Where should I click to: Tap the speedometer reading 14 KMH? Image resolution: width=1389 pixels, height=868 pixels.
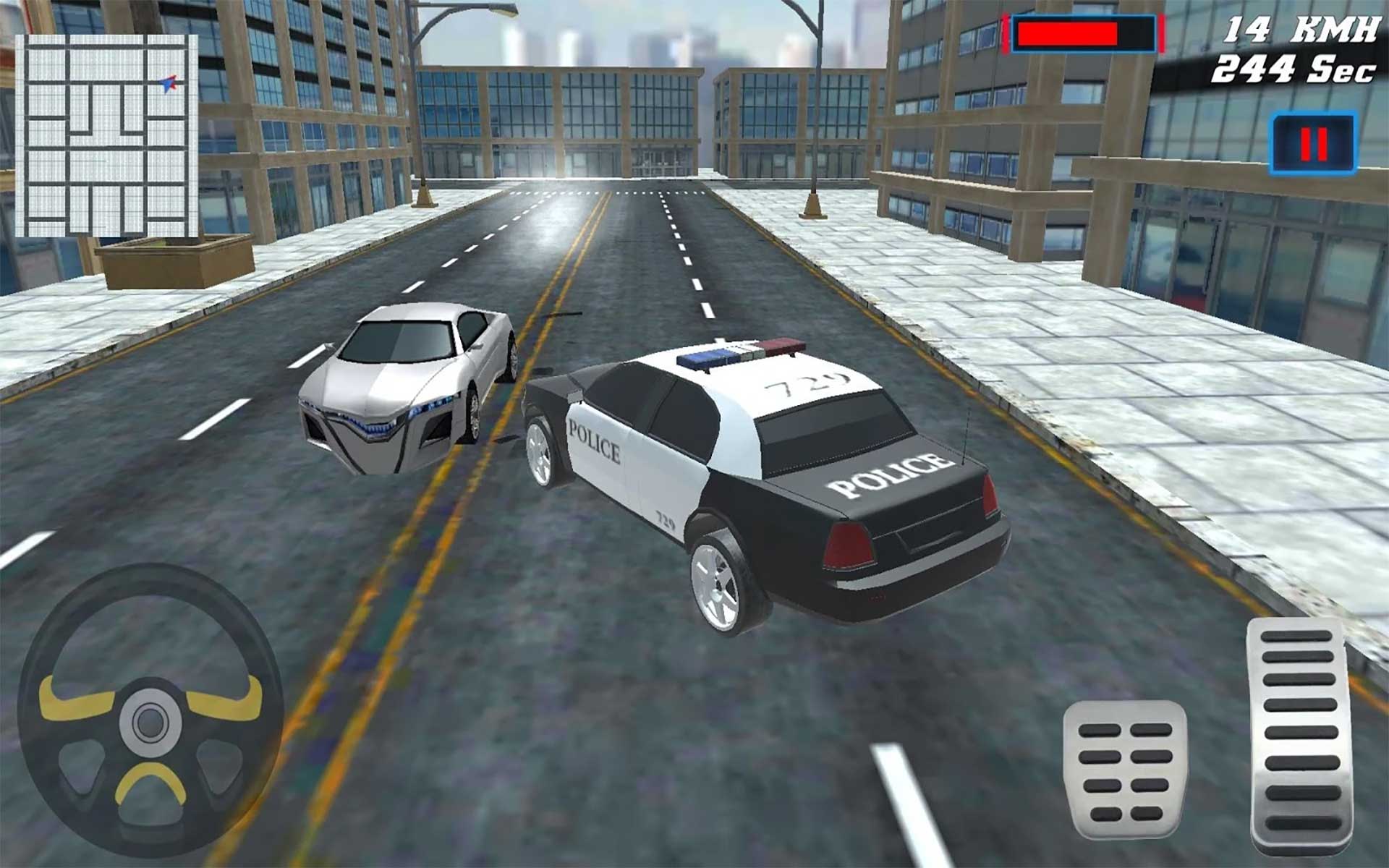[1302, 29]
